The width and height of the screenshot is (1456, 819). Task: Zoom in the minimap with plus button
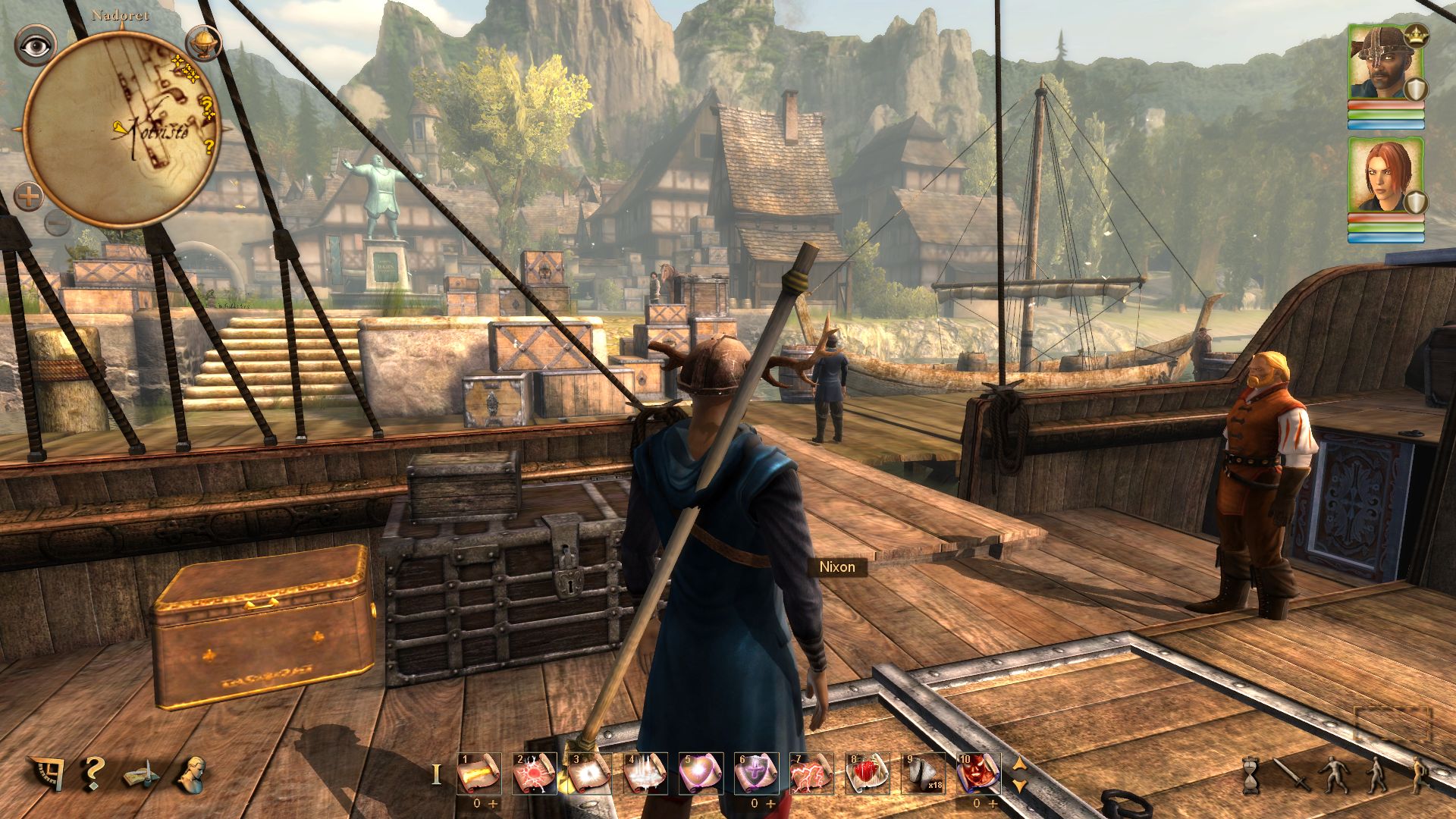(29, 198)
